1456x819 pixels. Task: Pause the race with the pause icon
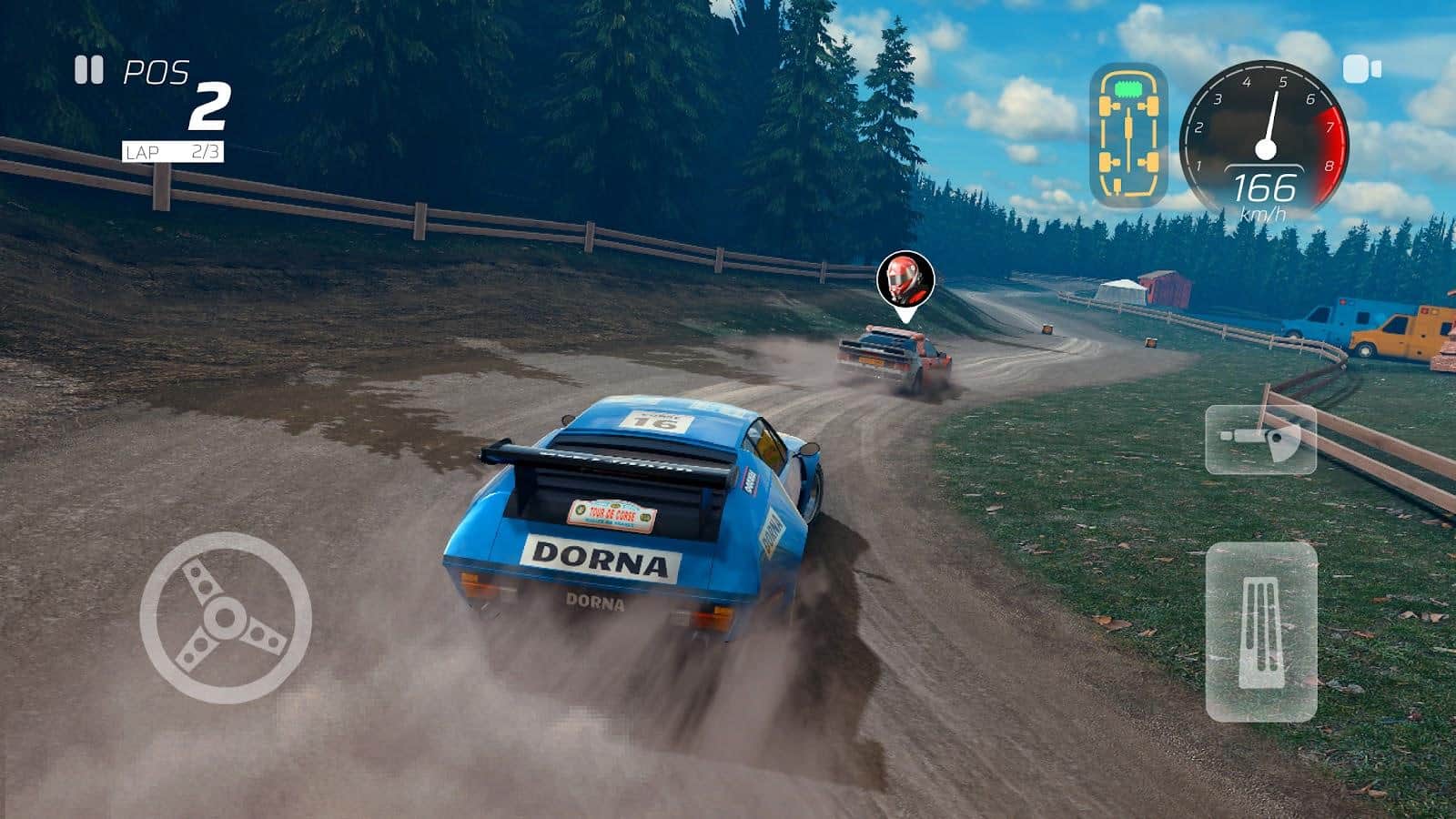pos(88,71)
